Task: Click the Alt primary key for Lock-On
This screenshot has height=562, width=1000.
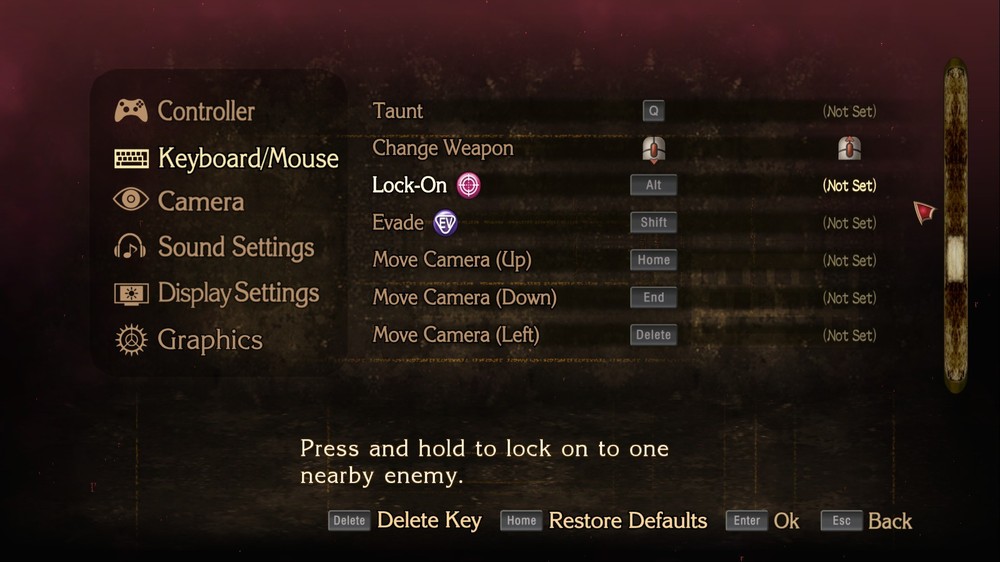Action: (x=653, y=185)
